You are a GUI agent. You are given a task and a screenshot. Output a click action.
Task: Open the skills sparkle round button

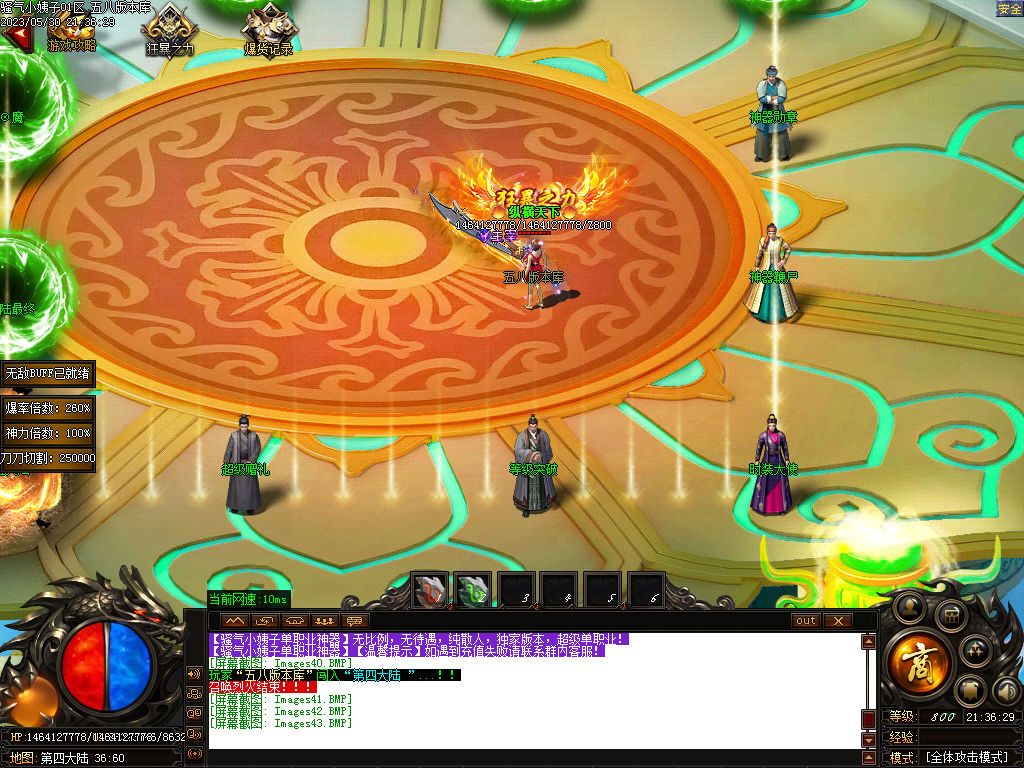coord(974,651)
